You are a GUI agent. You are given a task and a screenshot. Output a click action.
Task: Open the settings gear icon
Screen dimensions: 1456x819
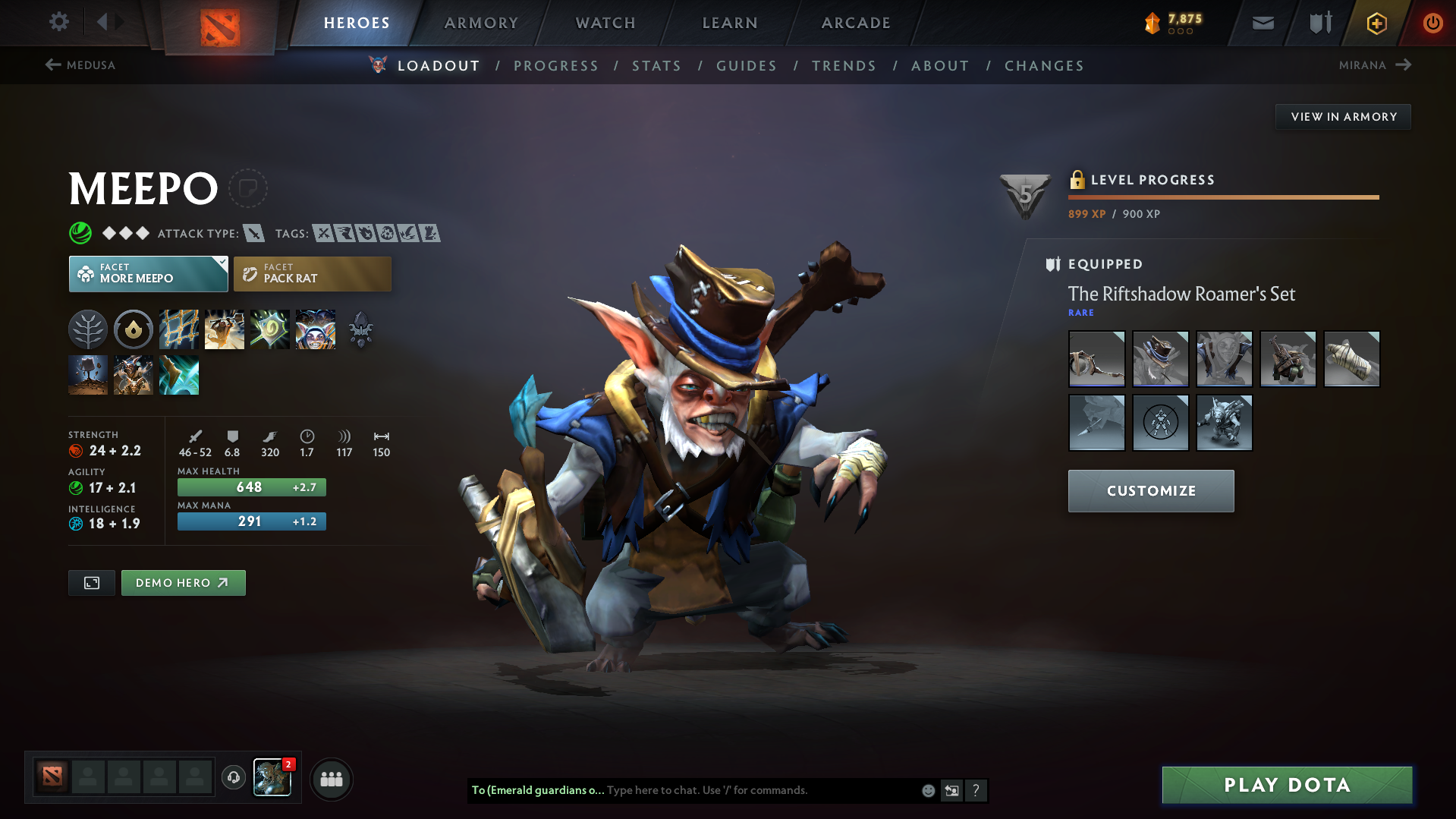pos(59,22)
